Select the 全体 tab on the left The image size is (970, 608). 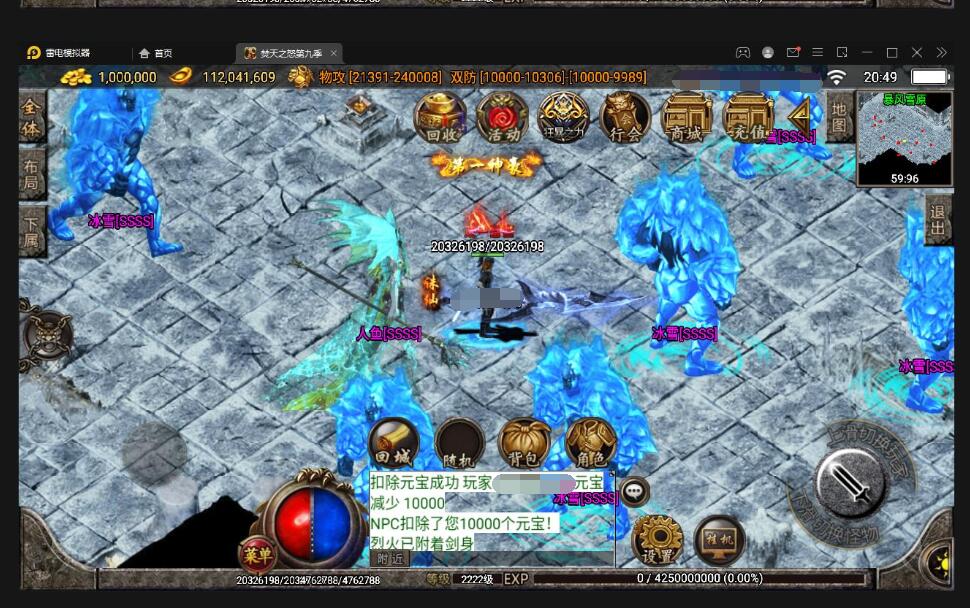point(32,120)
